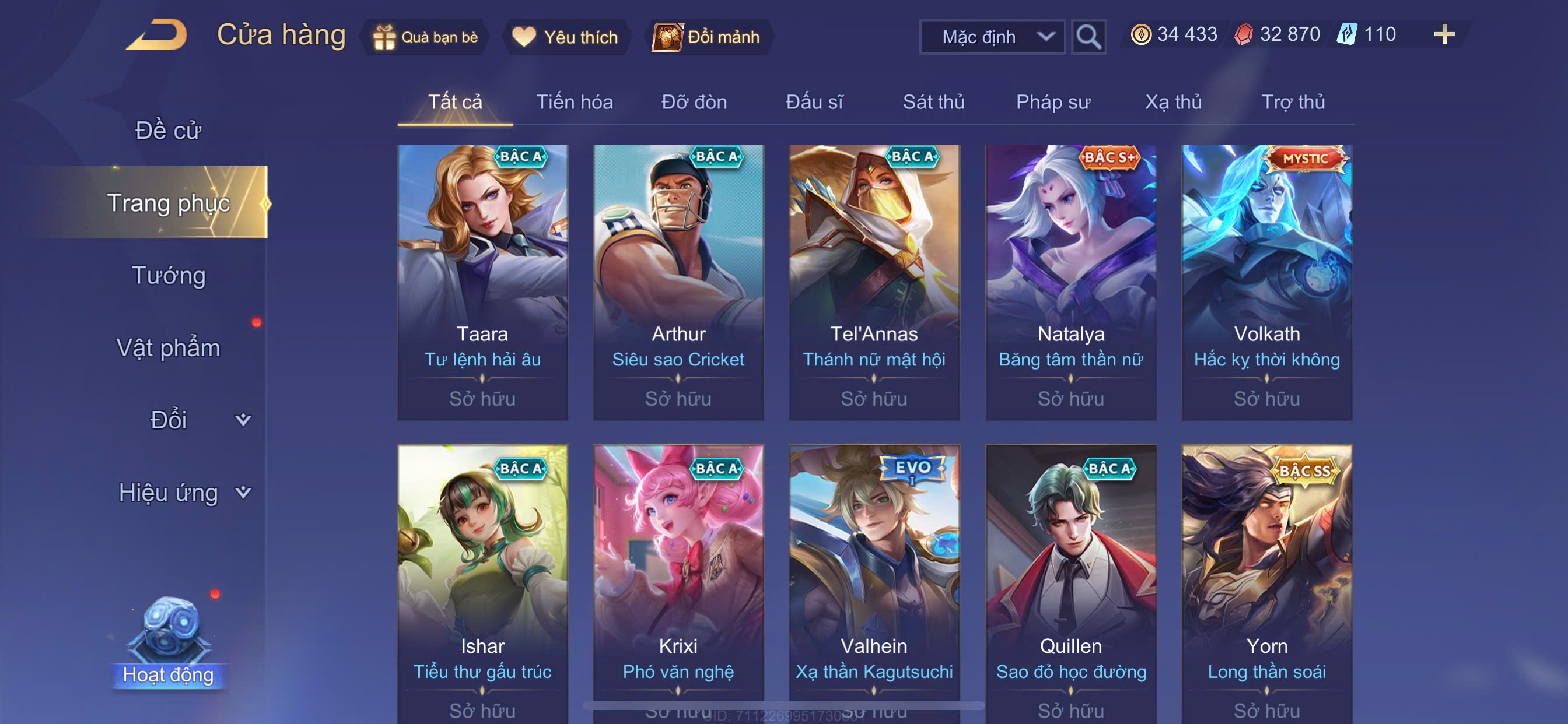Go back using the gold arrow button

[157, 36]
